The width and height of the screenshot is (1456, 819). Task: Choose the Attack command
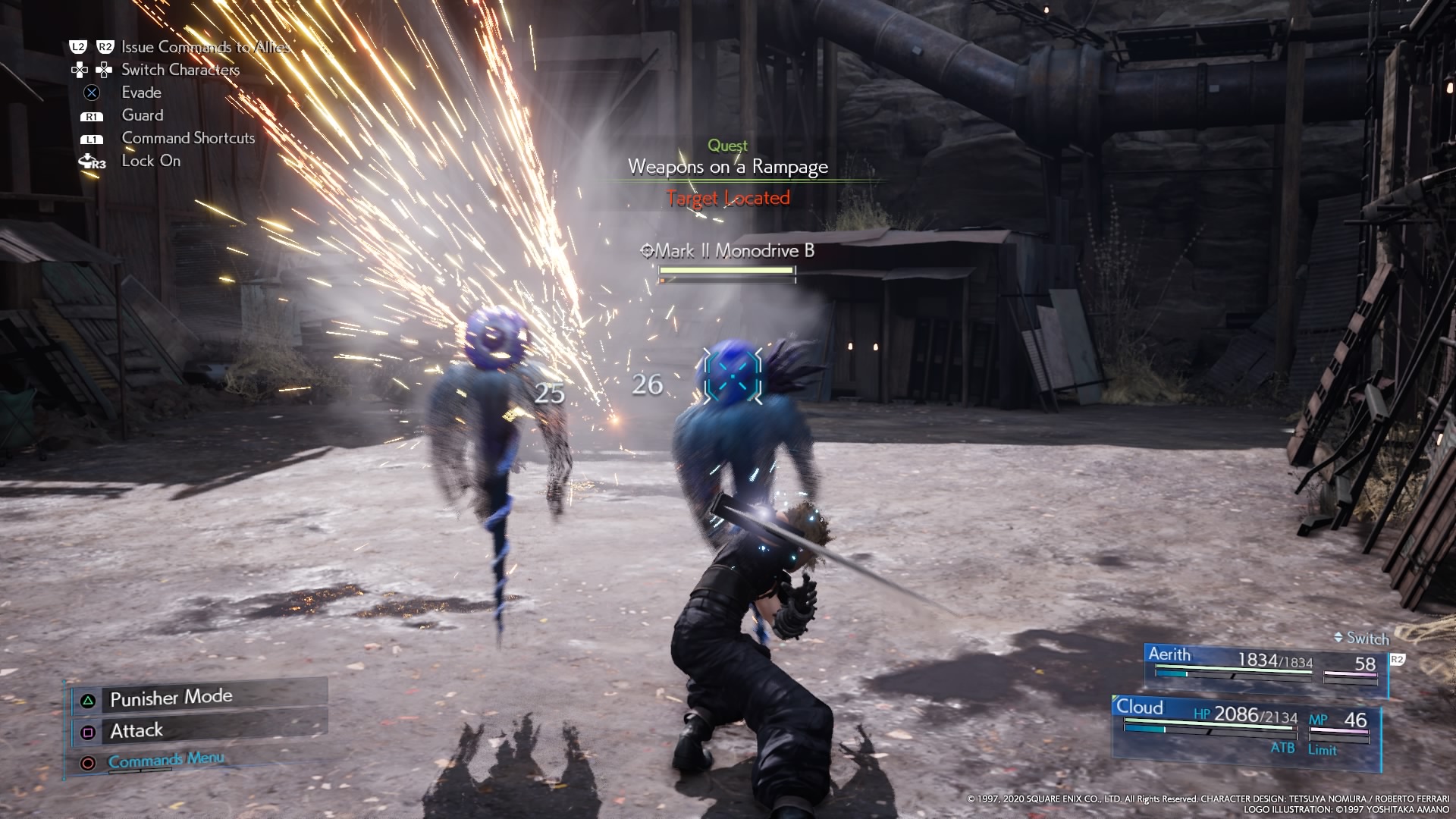(x=136, y=731)
